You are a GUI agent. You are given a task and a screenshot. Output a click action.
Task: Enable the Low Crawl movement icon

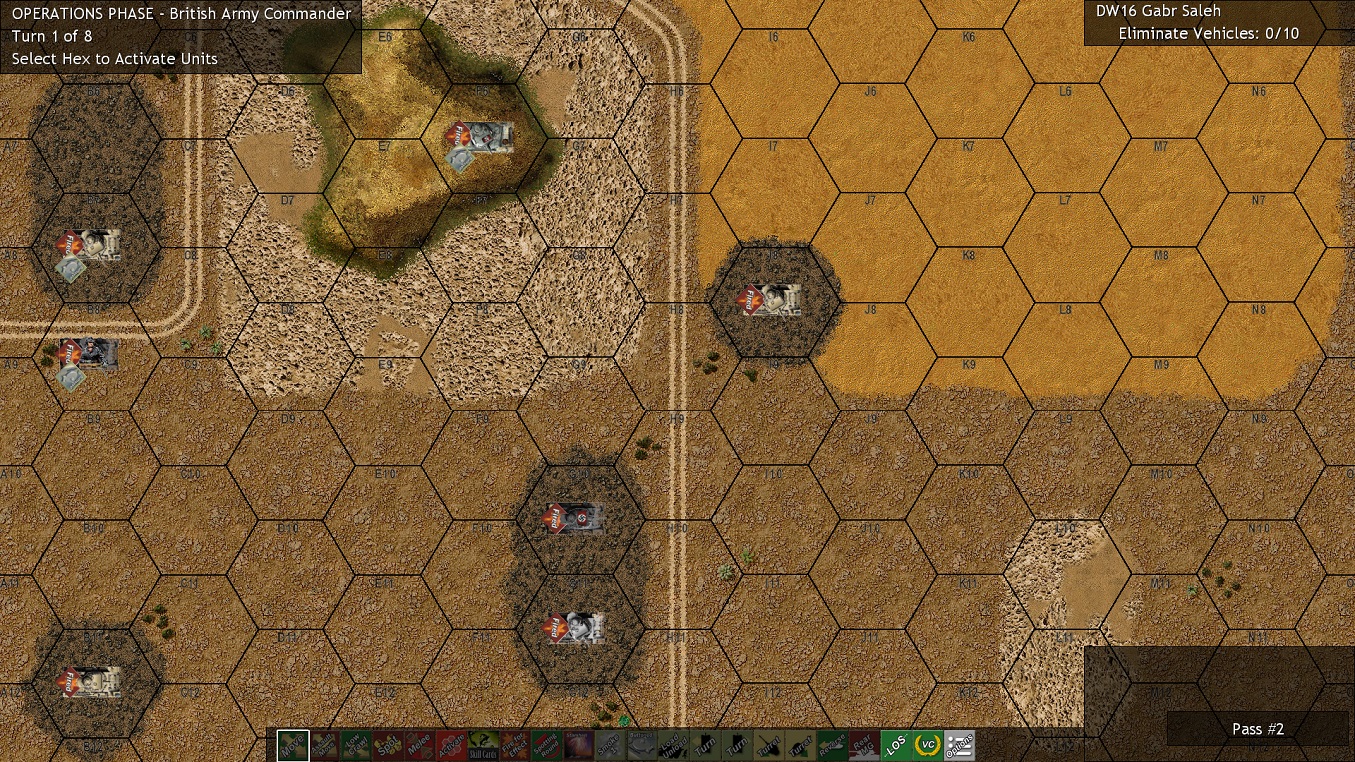pyautogui.click(x=356, y=744)
